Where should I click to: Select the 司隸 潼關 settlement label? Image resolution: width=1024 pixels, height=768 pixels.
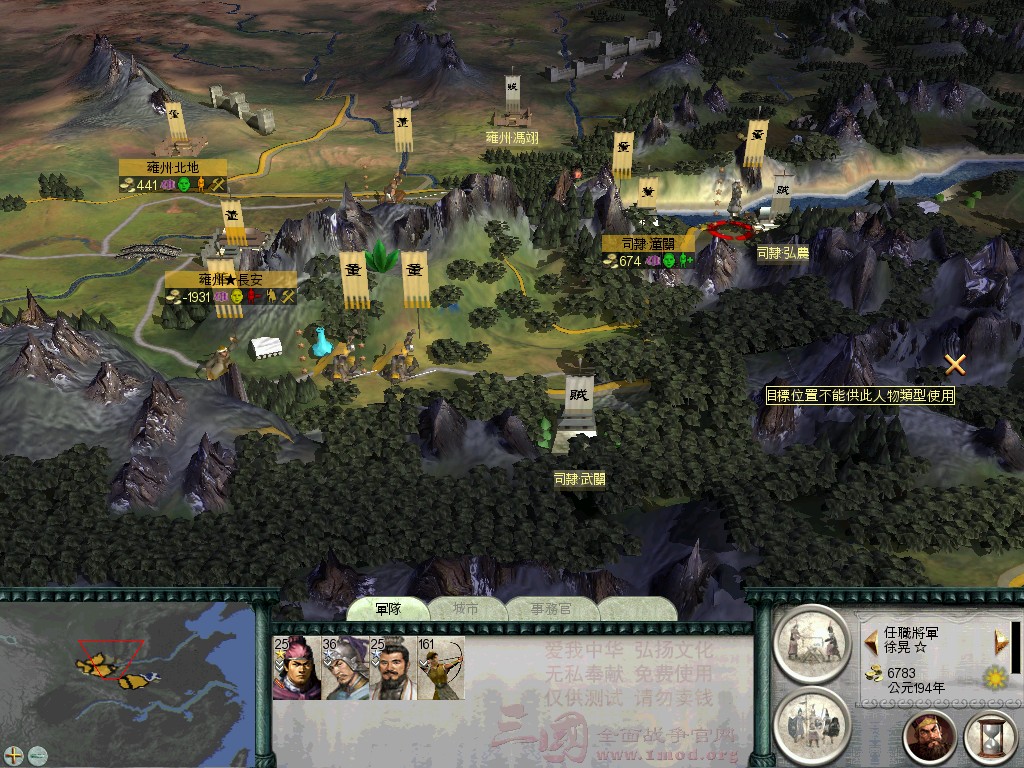point(649,244)
